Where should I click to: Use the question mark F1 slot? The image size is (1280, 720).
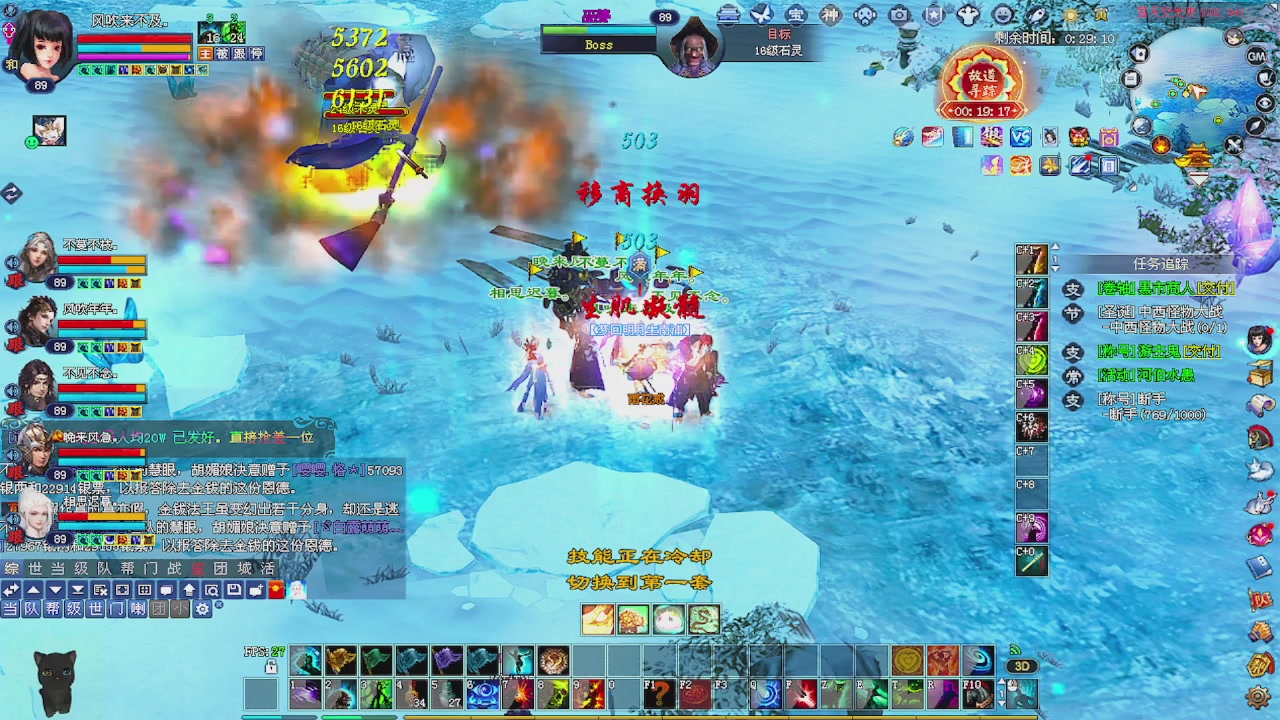[x=658, y=694]
